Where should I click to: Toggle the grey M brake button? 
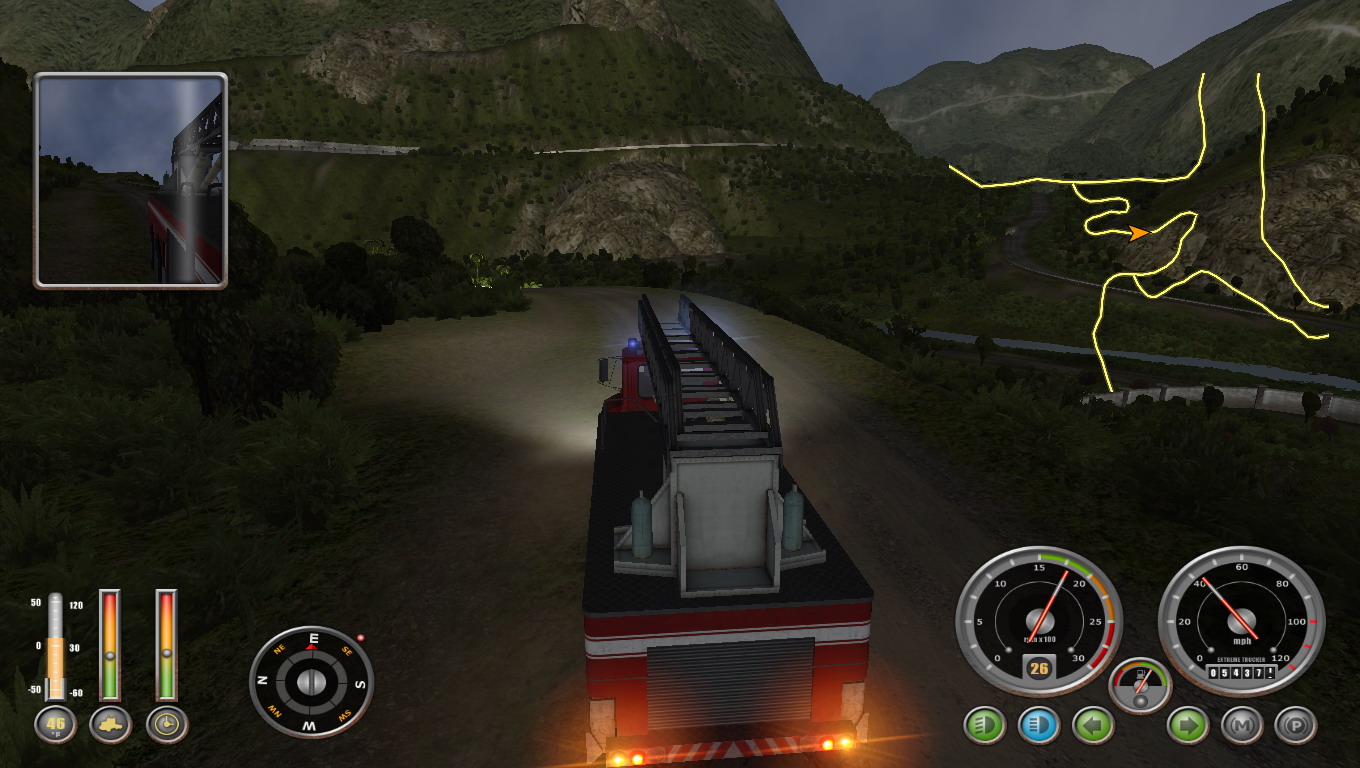pyautogui.click(x=1241, y=725)
